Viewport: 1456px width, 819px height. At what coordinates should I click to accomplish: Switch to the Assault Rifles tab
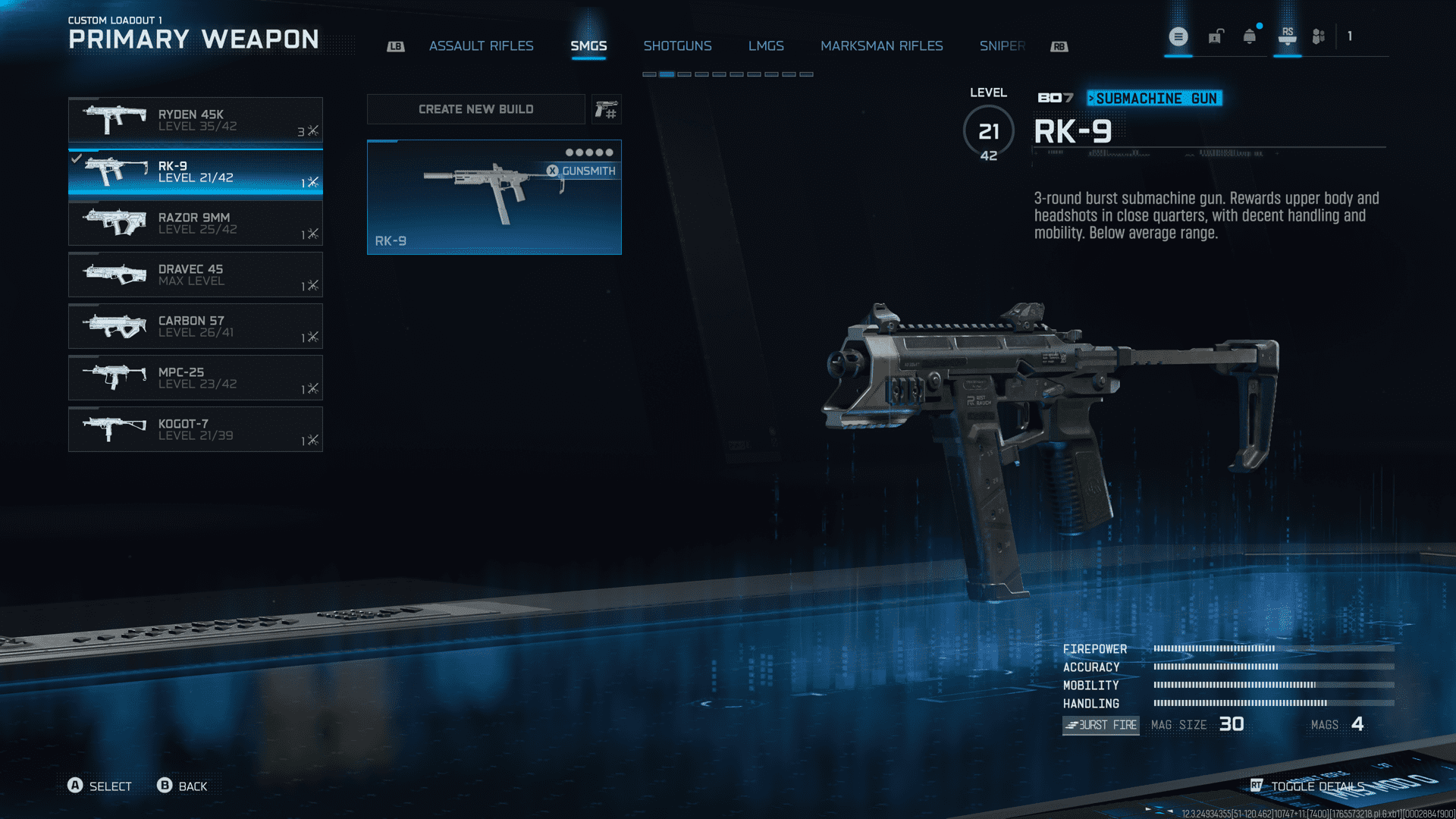(481, 46)
